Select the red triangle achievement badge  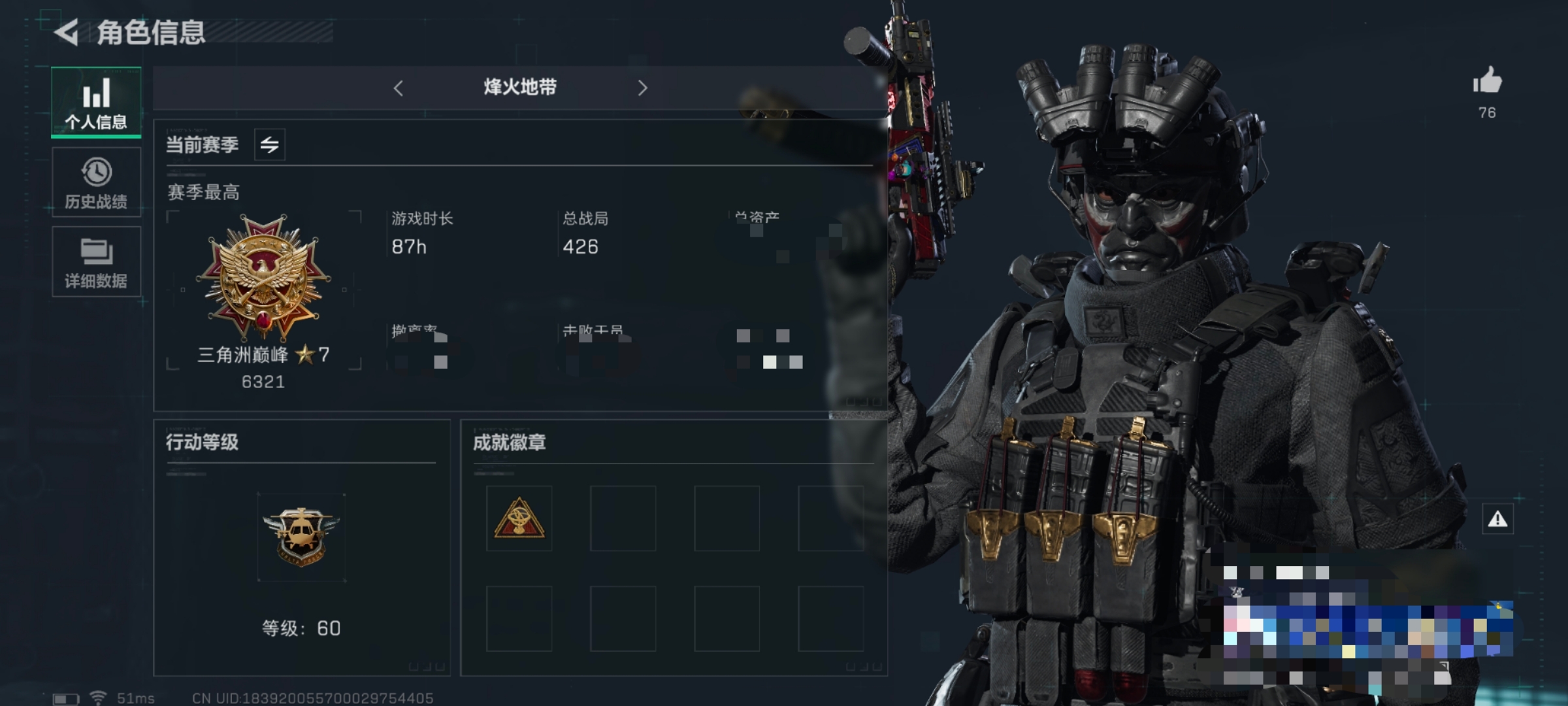[519, 519]
